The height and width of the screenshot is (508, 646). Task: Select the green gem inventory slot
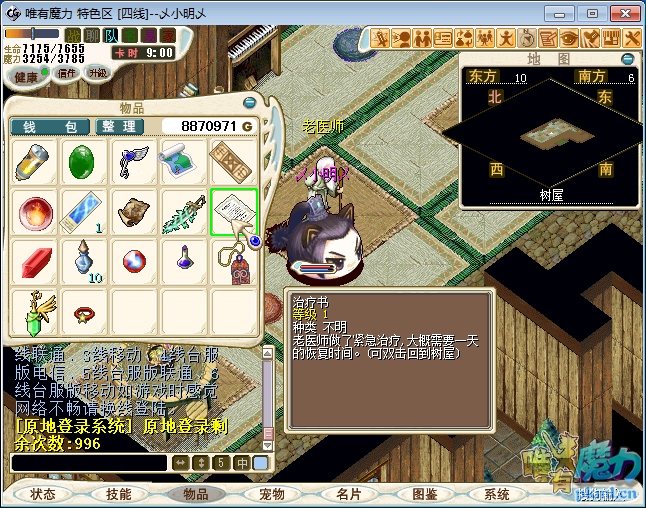click(85, 162)
